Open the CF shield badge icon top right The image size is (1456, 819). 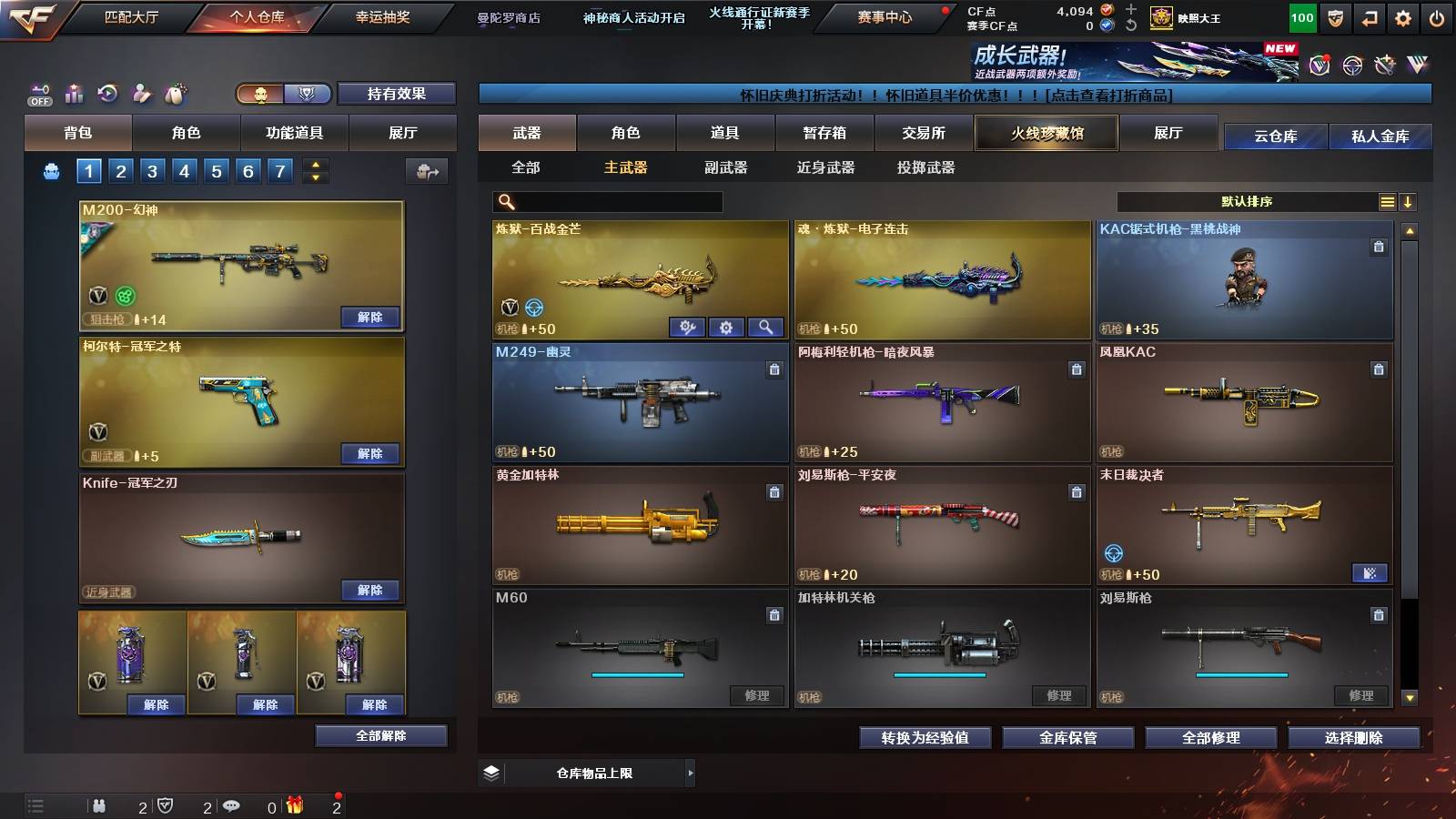point(1334,16)
